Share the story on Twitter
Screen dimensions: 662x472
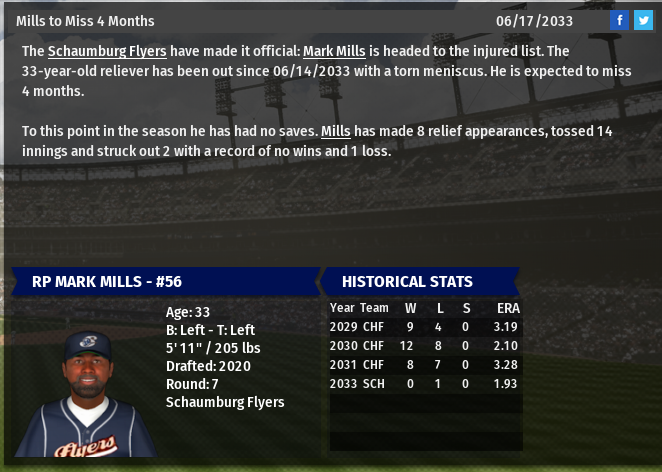tap(643, 20)
